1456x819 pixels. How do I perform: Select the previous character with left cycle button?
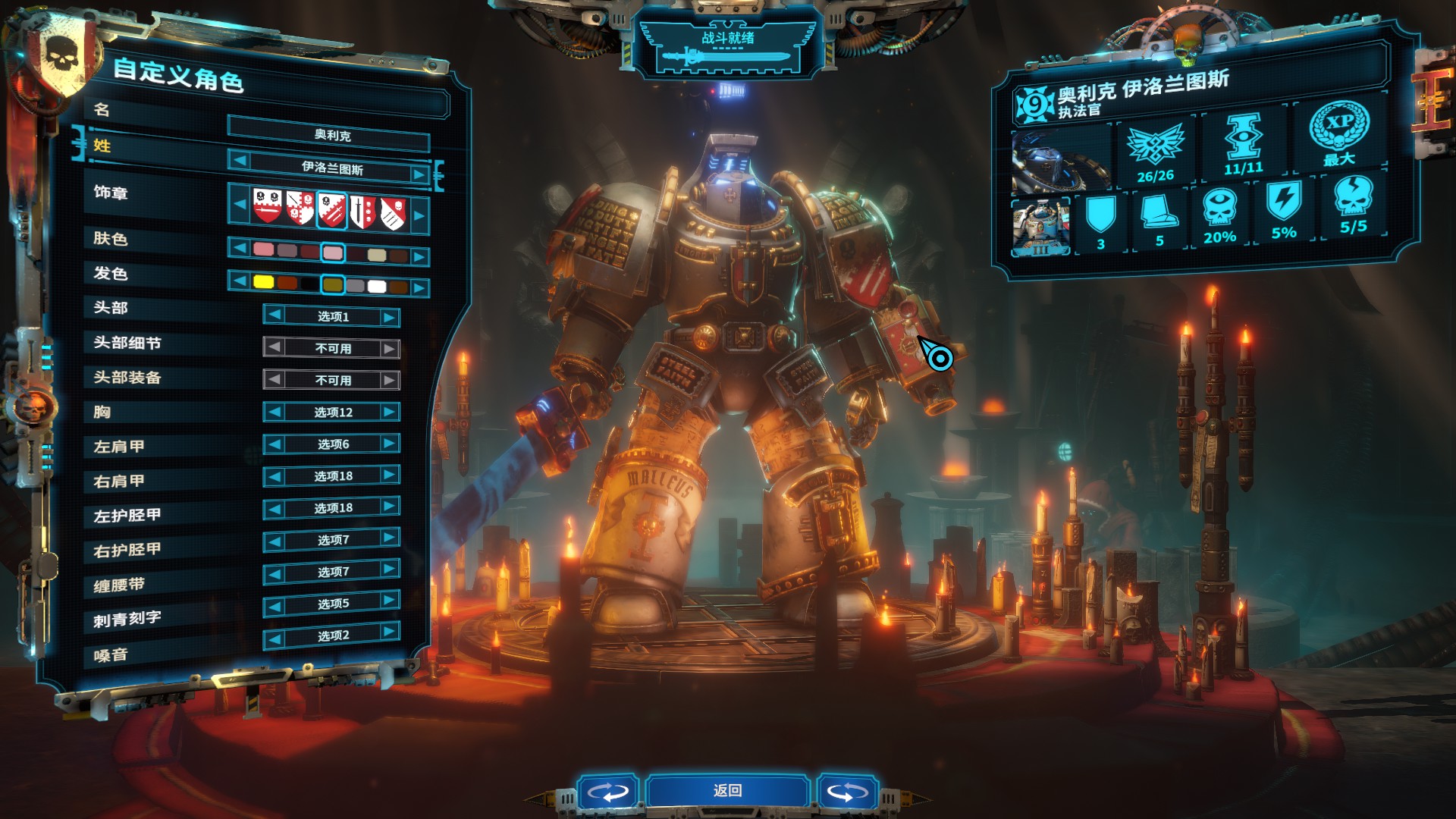607,792
